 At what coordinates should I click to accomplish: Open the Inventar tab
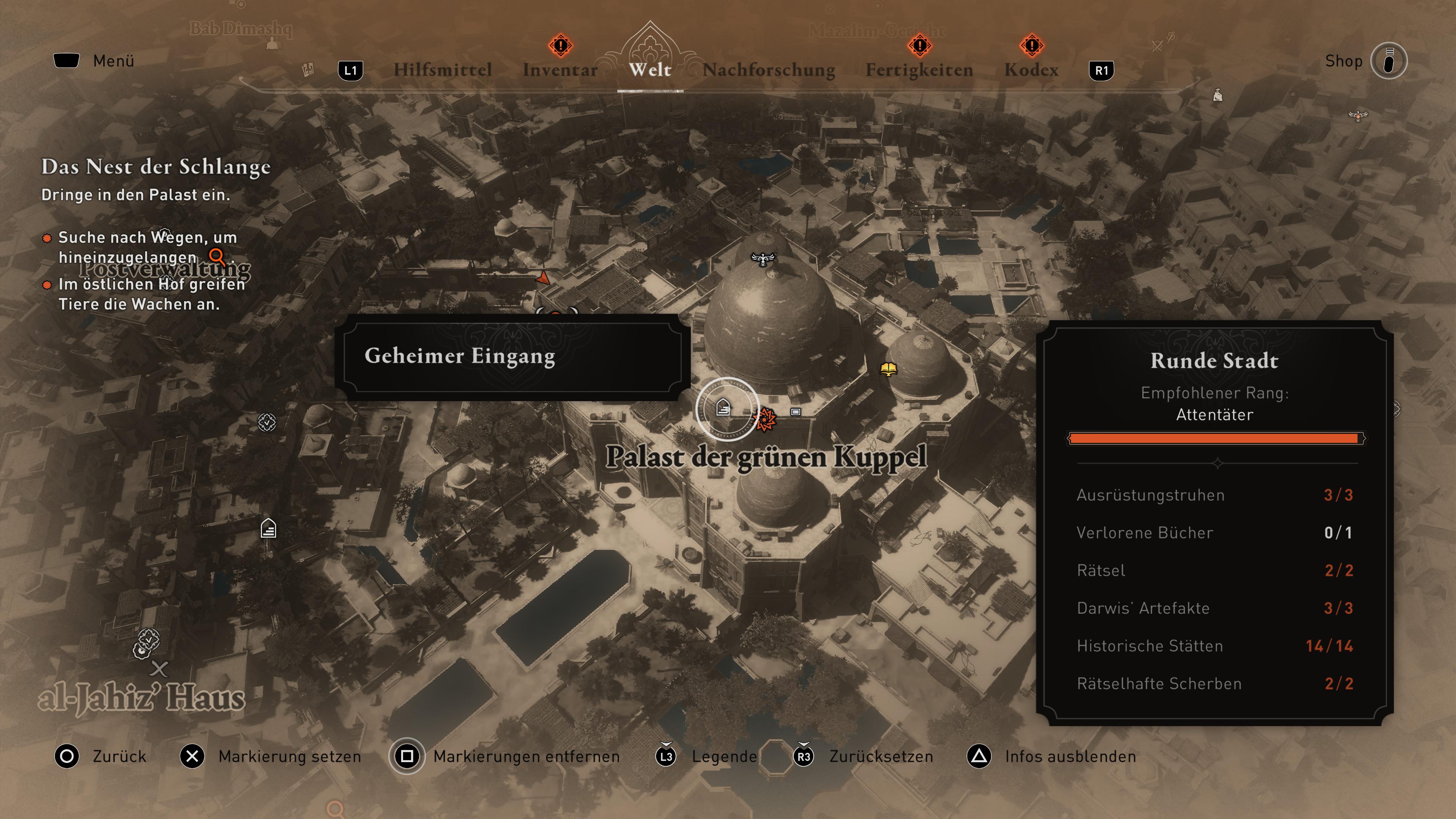[x=560, y=69]
